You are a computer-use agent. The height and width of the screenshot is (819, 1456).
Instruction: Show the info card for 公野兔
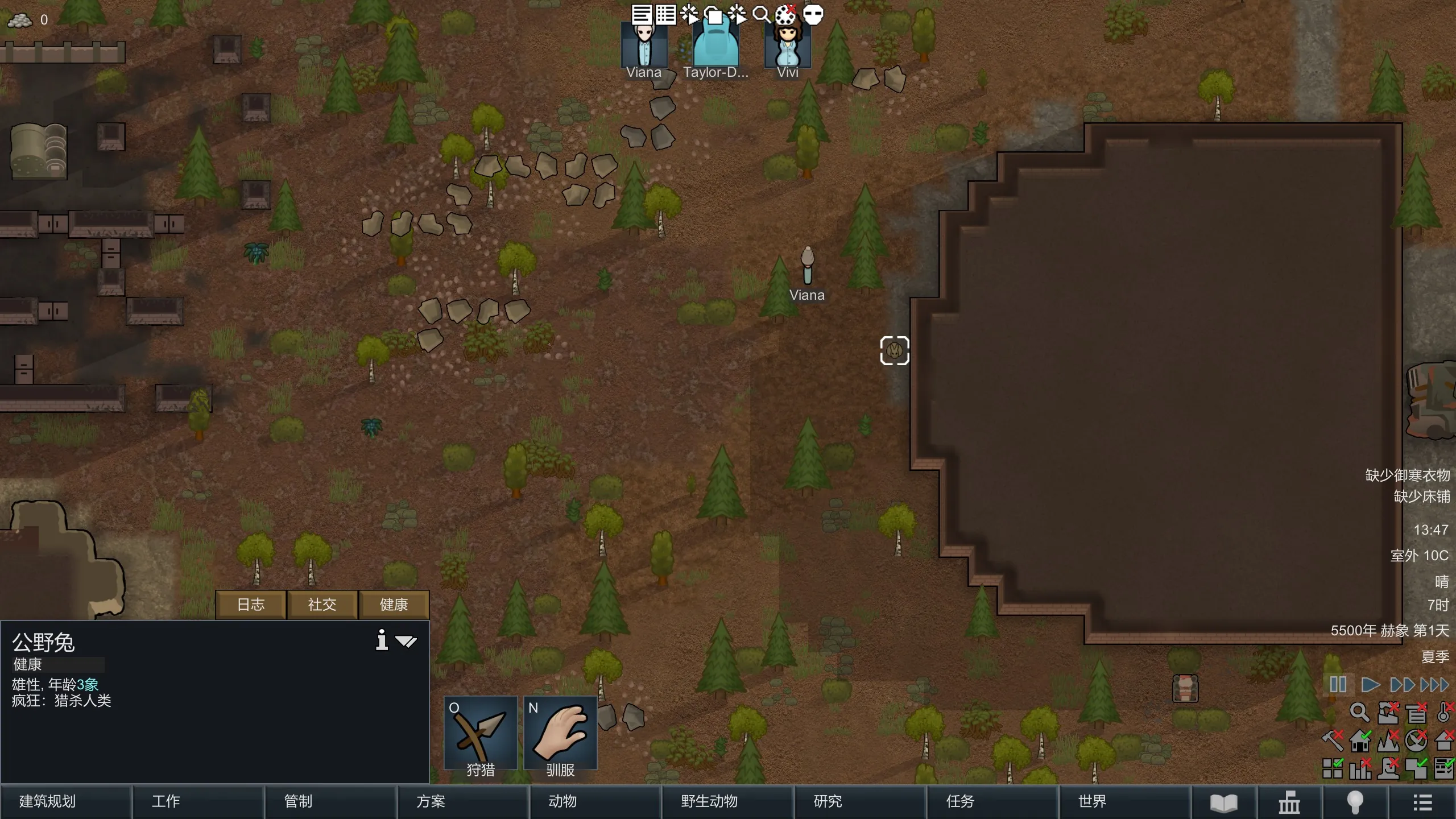382,640
